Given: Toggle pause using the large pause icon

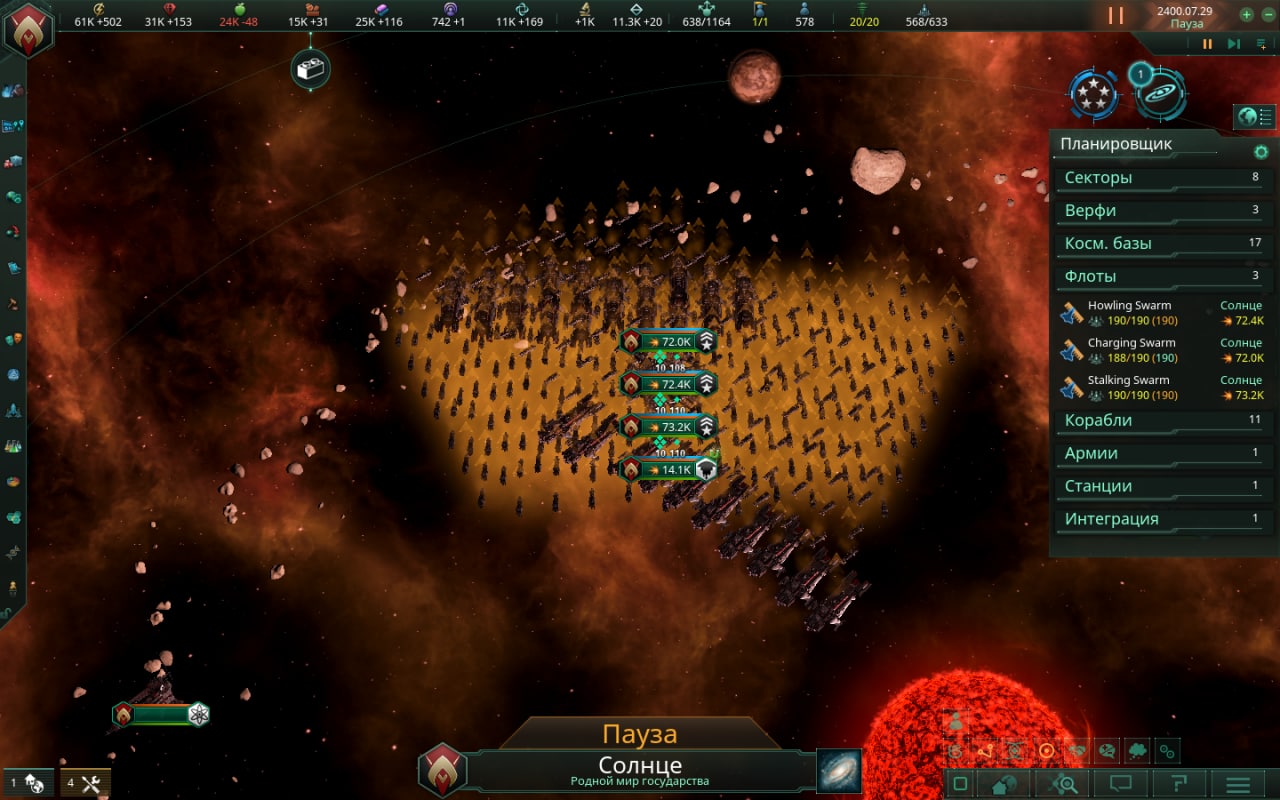Looking at the screenshot, I should tap(1116, 16).
